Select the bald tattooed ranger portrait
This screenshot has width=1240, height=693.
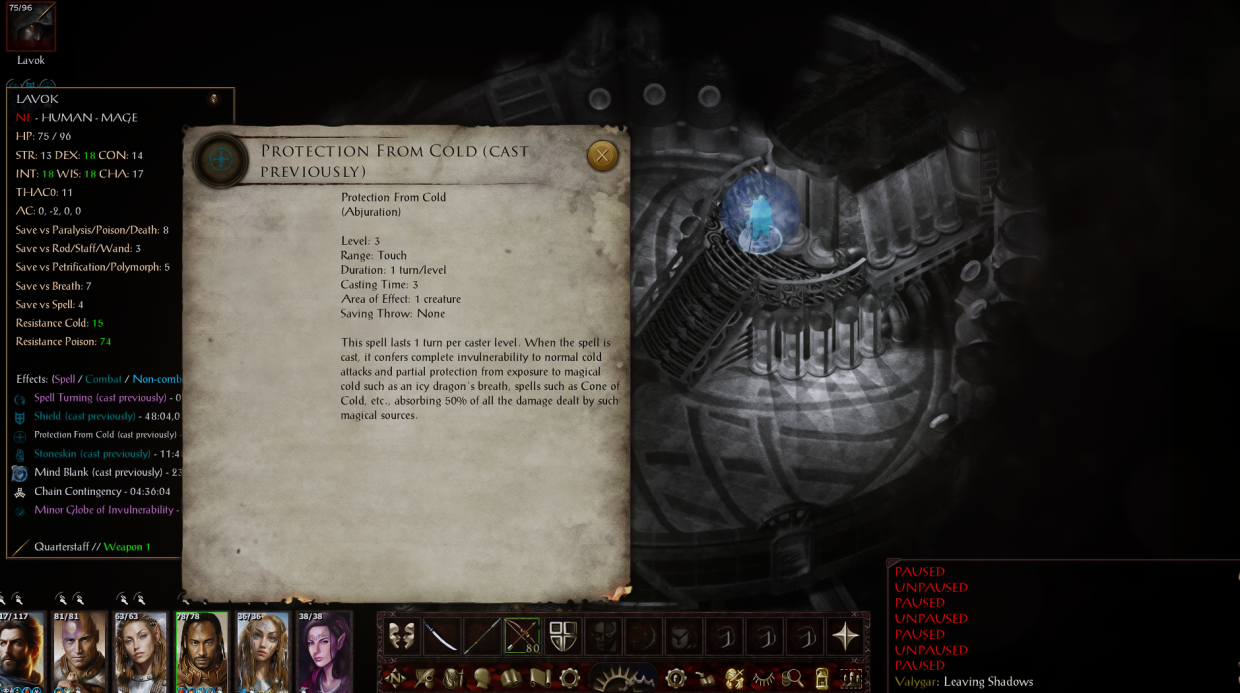coord(80,650)
